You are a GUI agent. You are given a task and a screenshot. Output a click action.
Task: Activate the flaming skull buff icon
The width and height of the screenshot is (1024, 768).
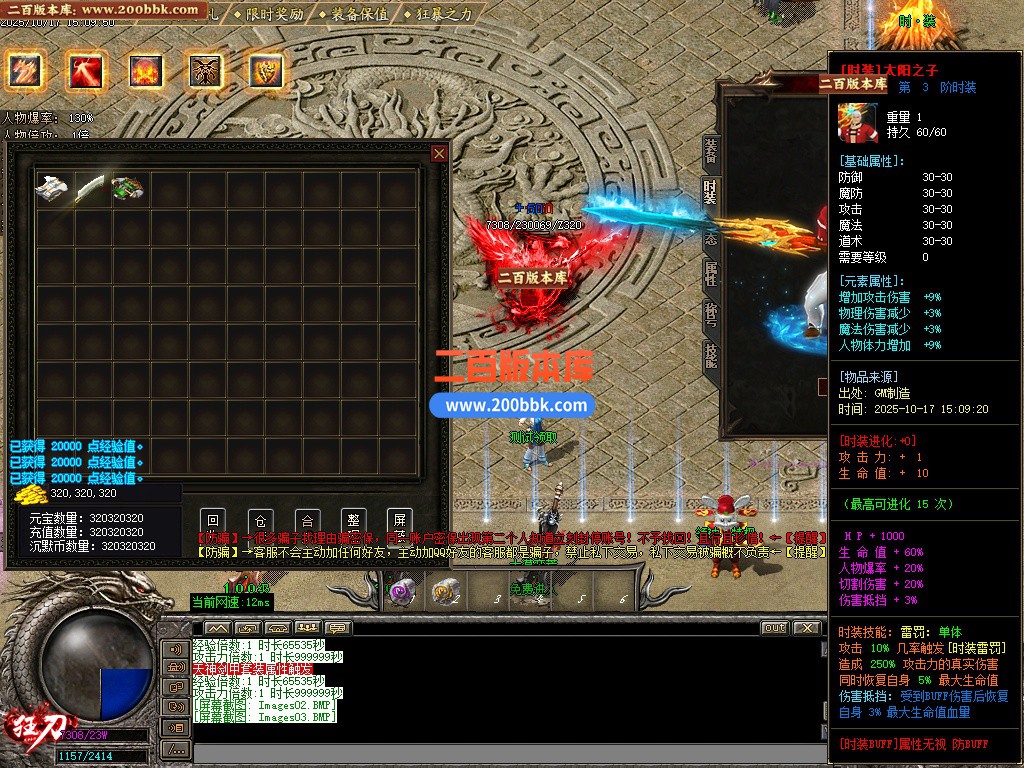click(x=145, y=70)
